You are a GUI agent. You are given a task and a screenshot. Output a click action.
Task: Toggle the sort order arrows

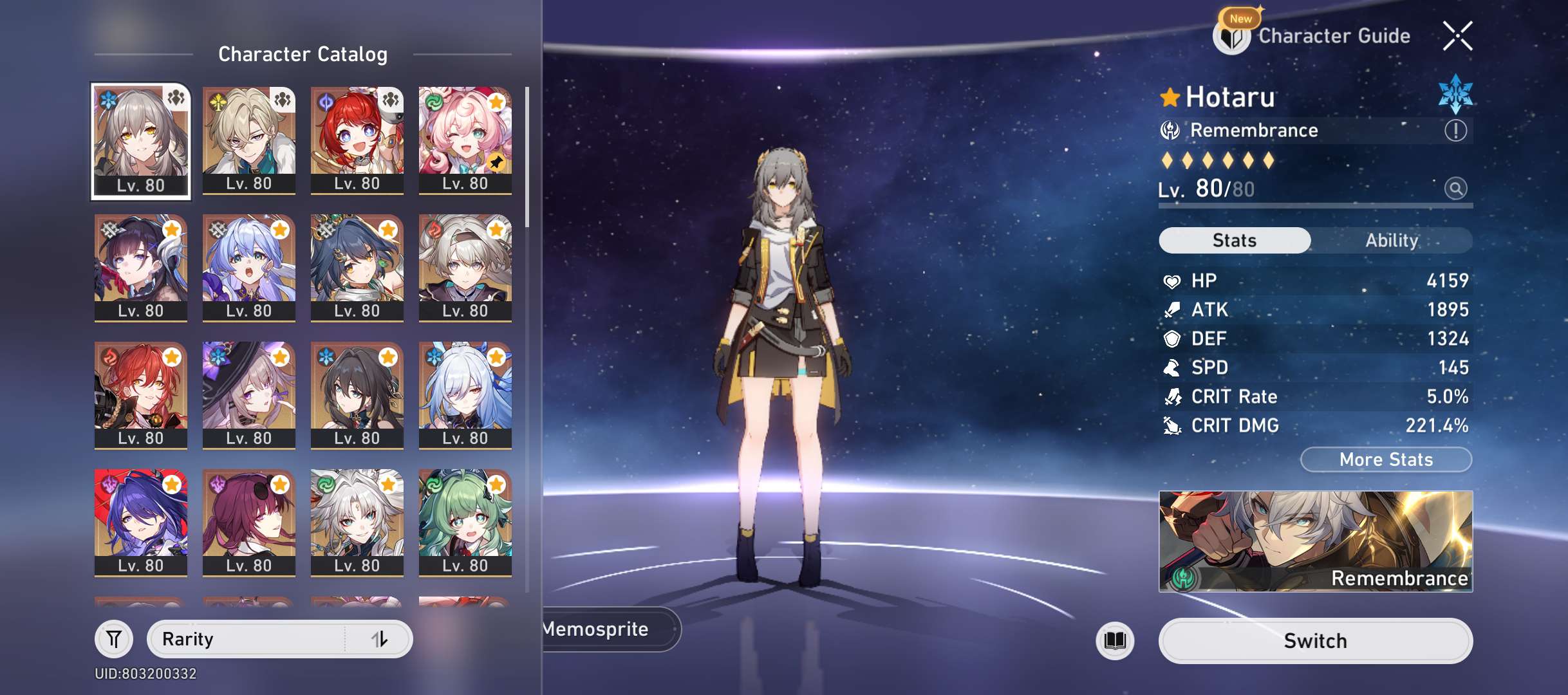(380, 639)
